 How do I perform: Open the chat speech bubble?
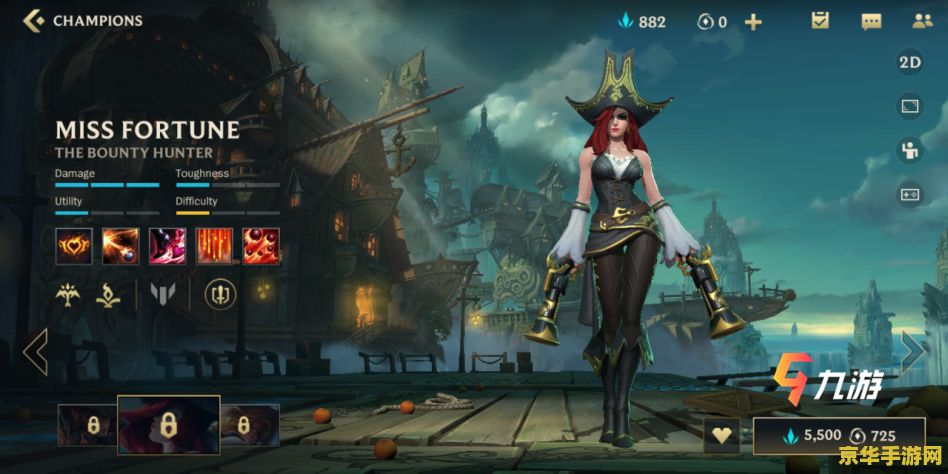tap(871, 21)
